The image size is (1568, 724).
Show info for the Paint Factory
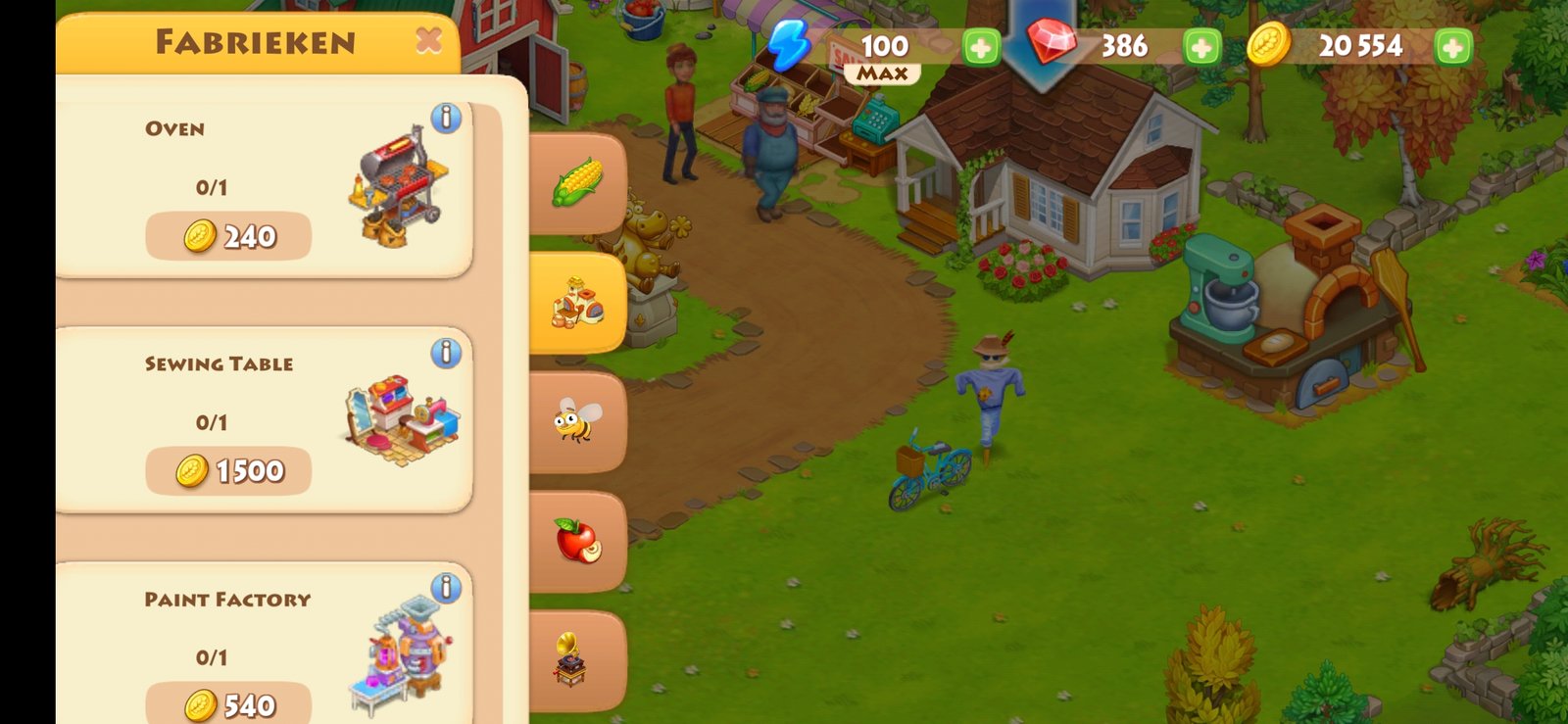point(446,588)
